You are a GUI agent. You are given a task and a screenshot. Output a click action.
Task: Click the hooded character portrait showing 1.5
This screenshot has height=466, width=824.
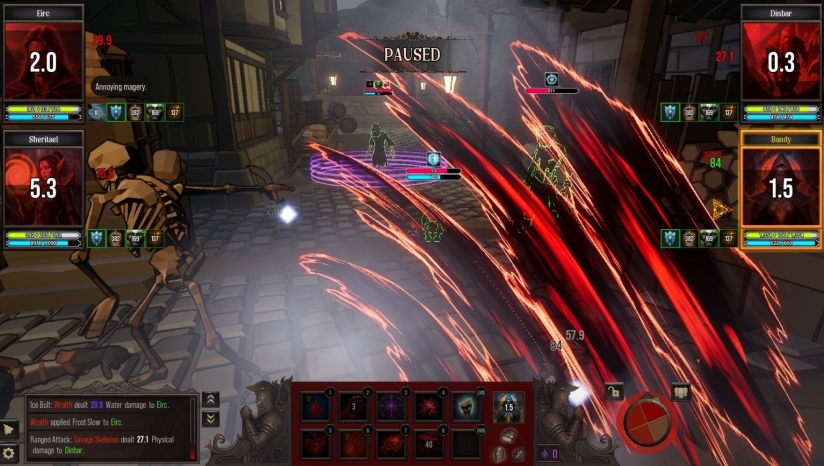pyautogui.click(x=507, y=406)
